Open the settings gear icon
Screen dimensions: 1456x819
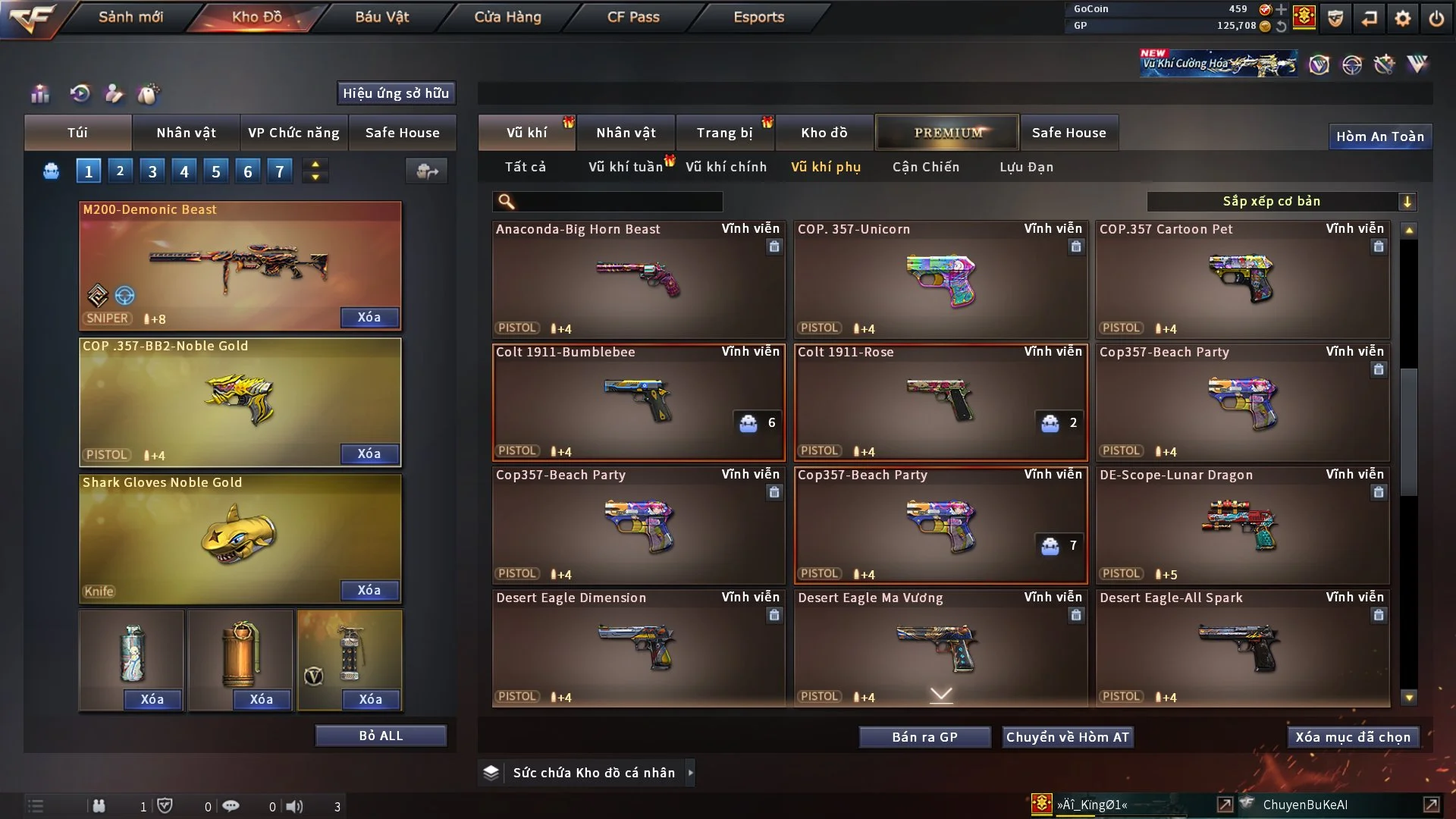pyautogui.click(x=1403, y=18)
